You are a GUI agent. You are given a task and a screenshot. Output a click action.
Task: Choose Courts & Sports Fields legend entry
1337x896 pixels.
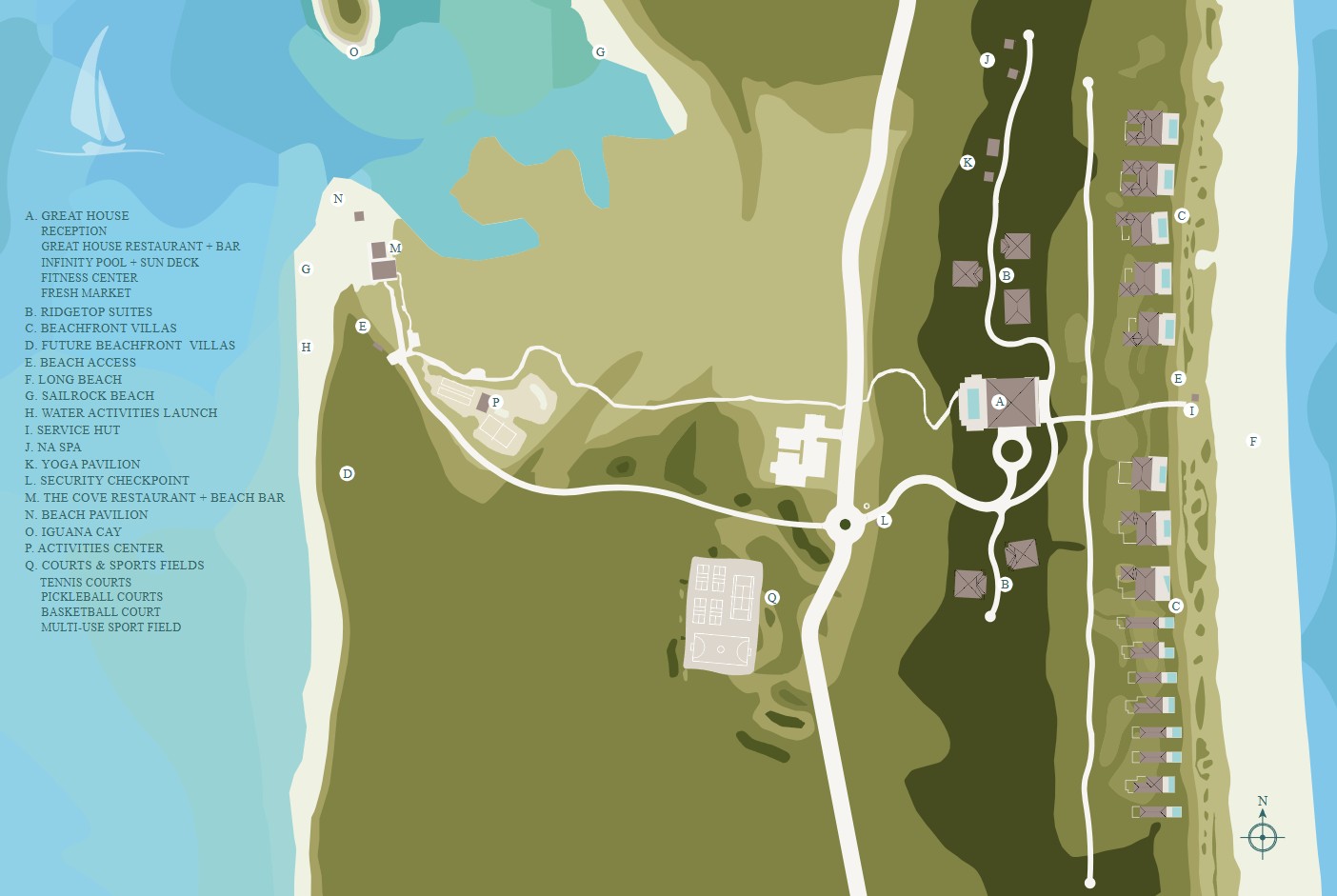pos(114,566)
